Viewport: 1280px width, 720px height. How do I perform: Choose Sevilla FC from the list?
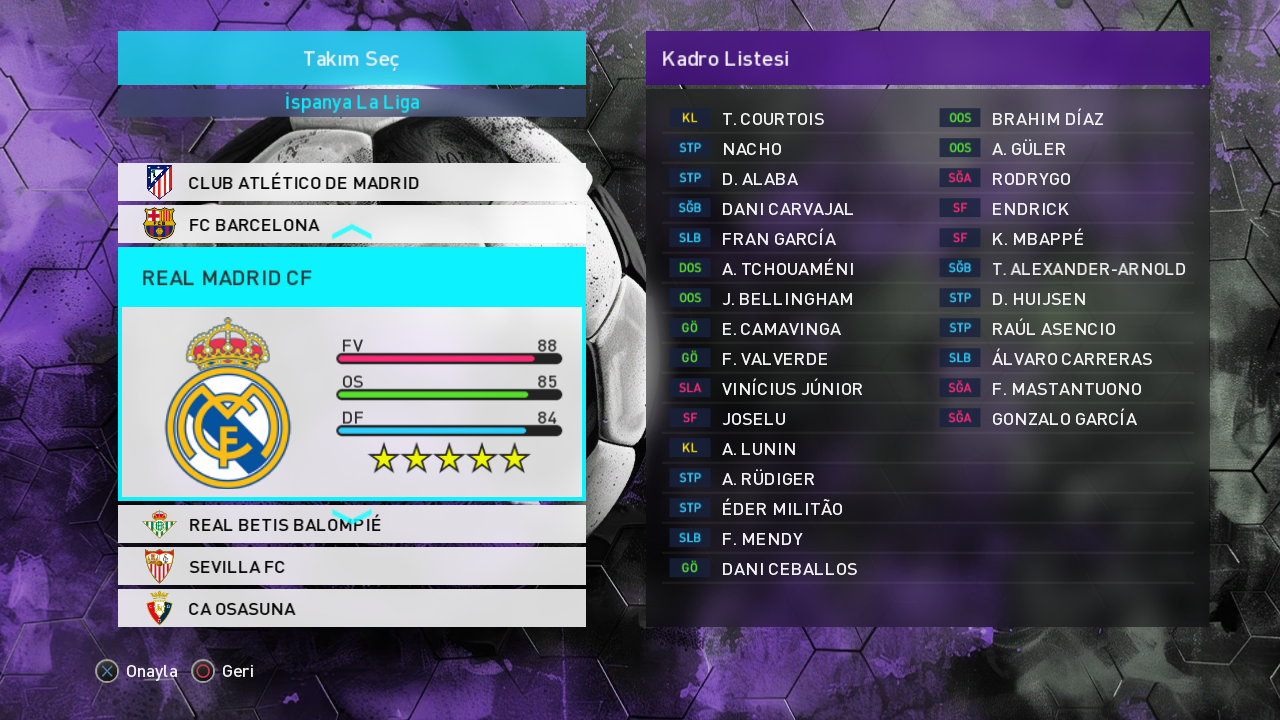click(351, 567)
